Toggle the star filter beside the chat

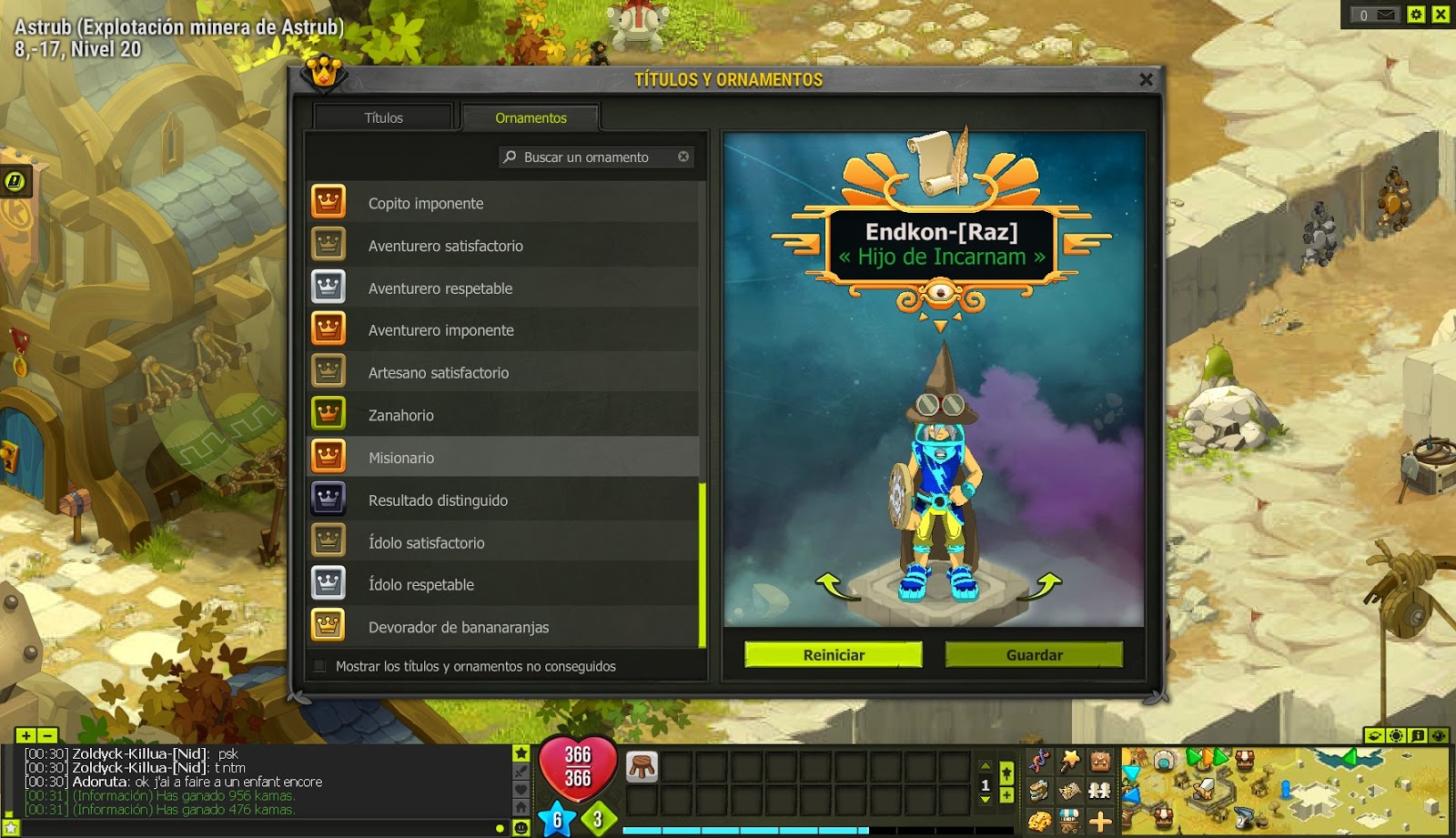pyautogui.click(x=521, y=752)
